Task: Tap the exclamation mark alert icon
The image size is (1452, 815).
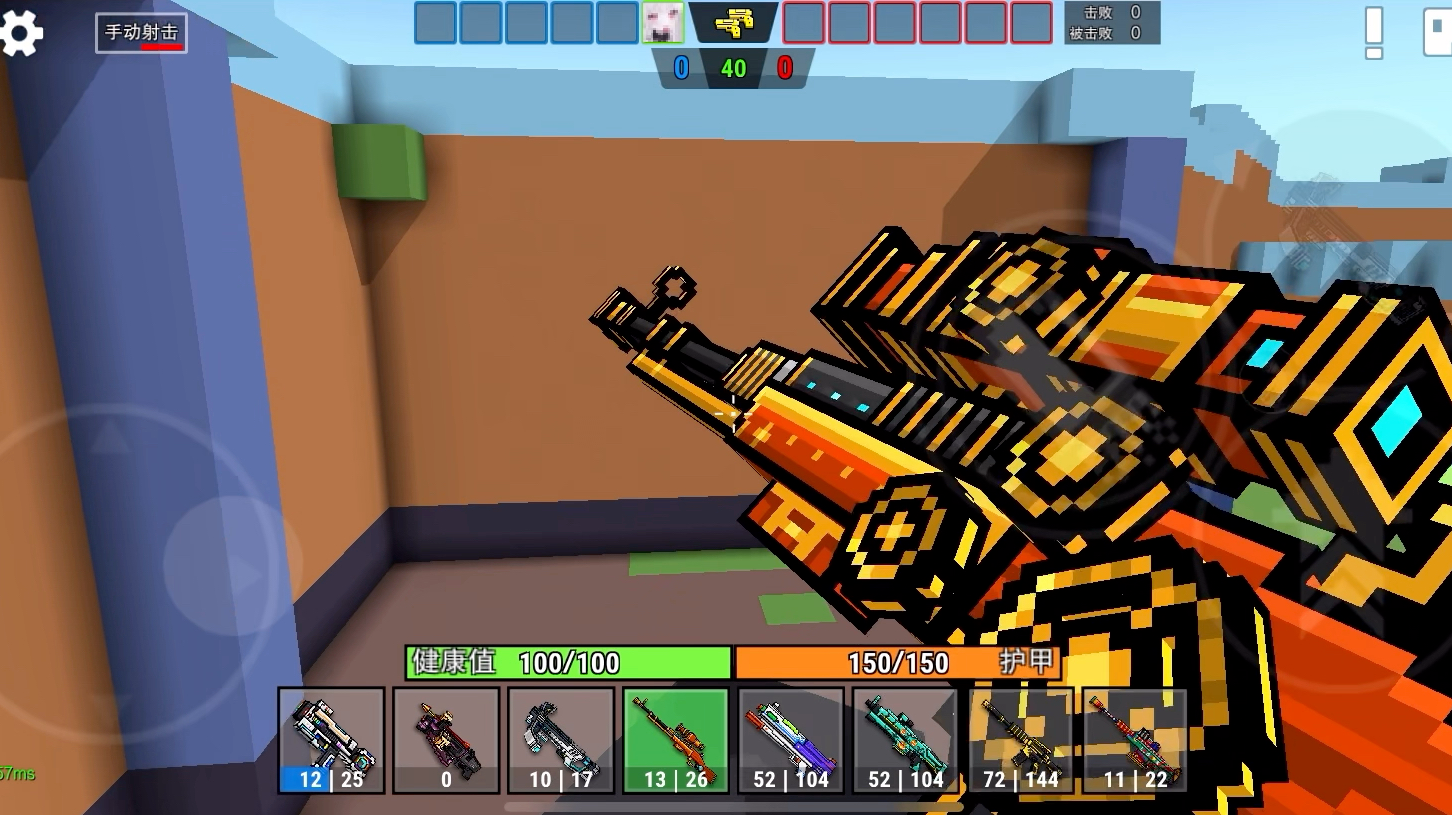Action: coord(1374,33)
